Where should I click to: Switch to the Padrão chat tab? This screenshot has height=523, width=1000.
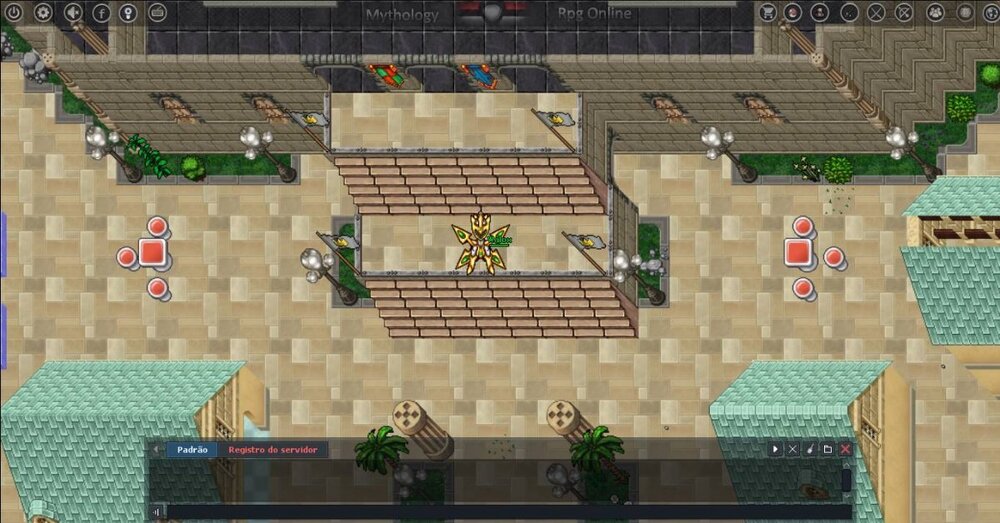click(x=192, y=450)
